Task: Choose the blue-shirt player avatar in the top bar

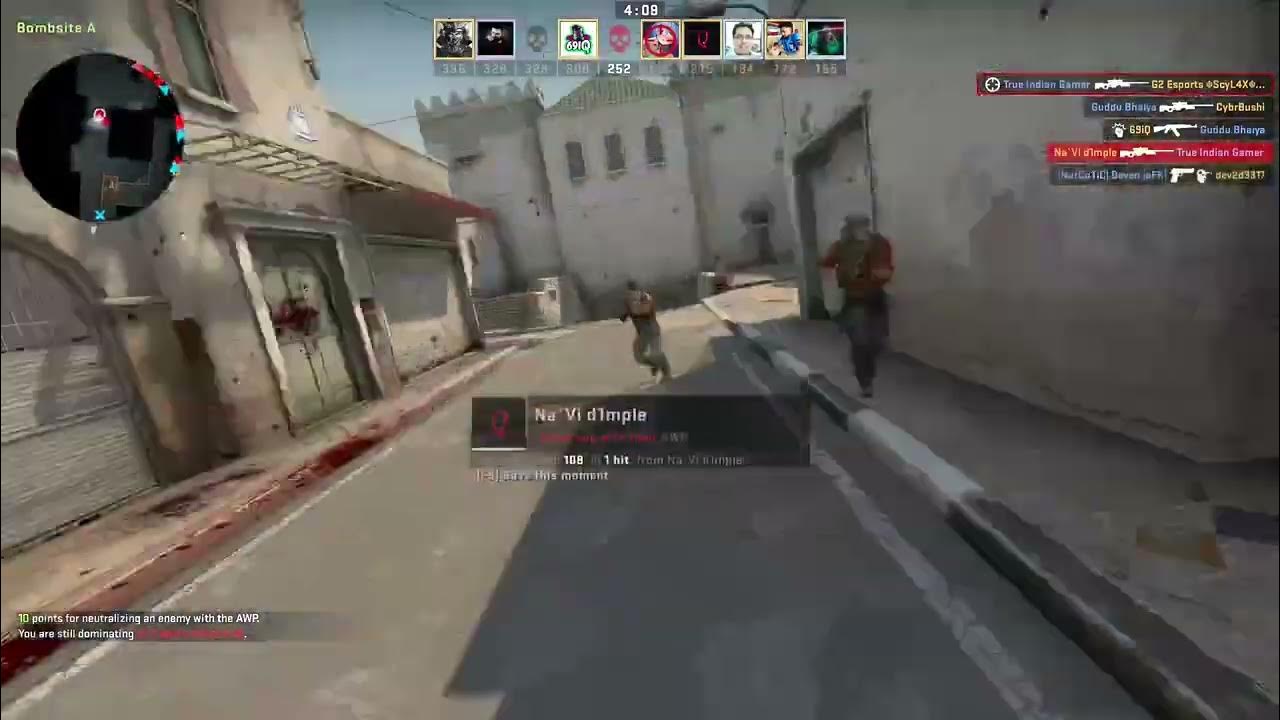Action: 785,39
